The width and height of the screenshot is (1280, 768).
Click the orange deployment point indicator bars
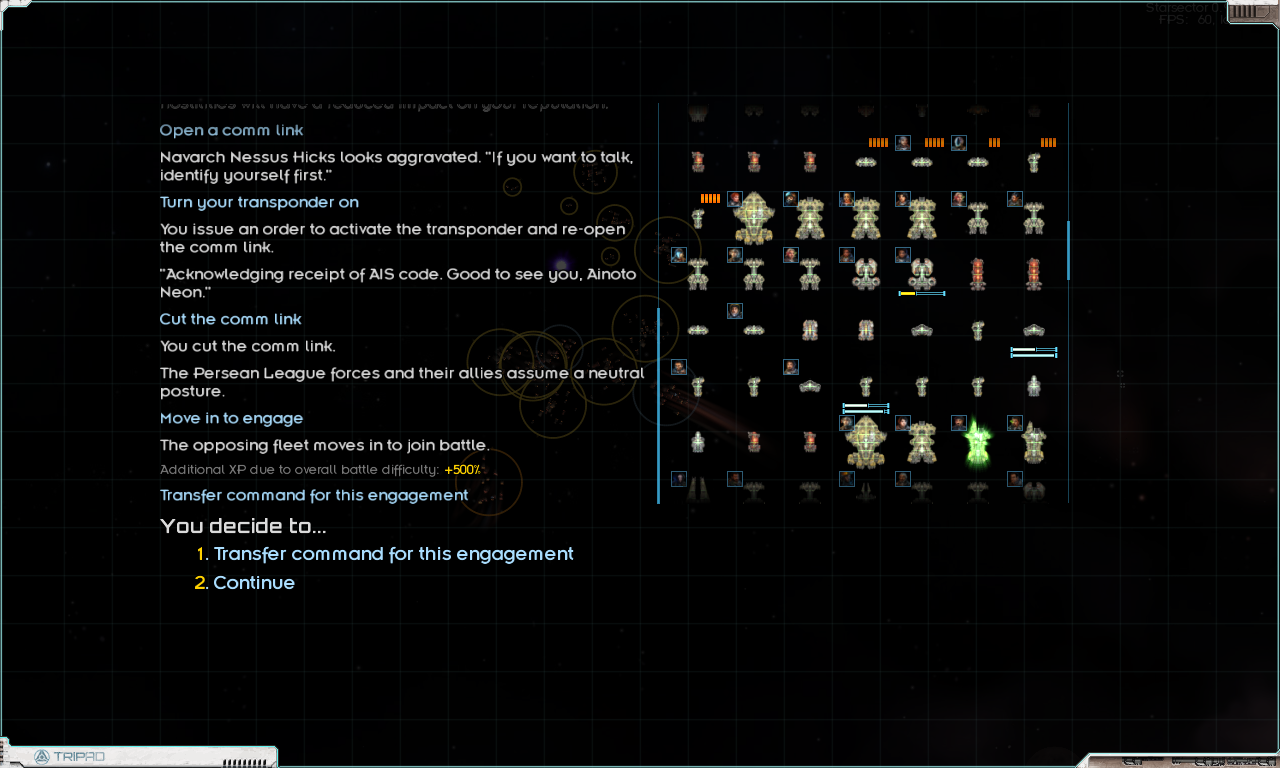tap(710, 198)
